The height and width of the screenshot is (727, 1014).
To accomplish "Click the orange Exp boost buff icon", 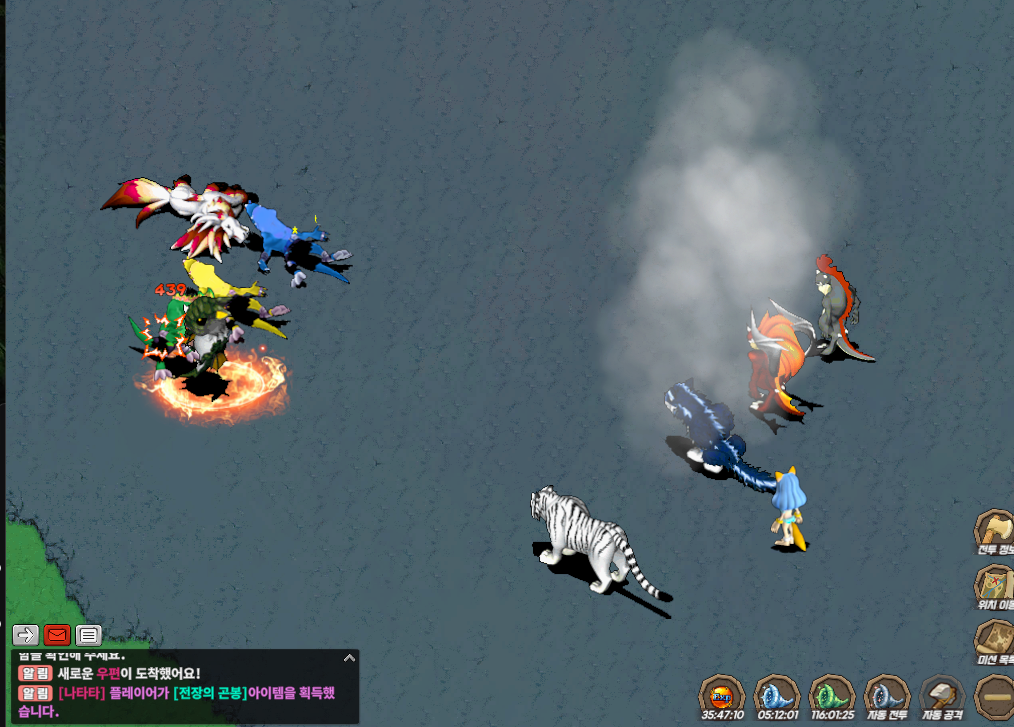I will (x=720, y=693).
